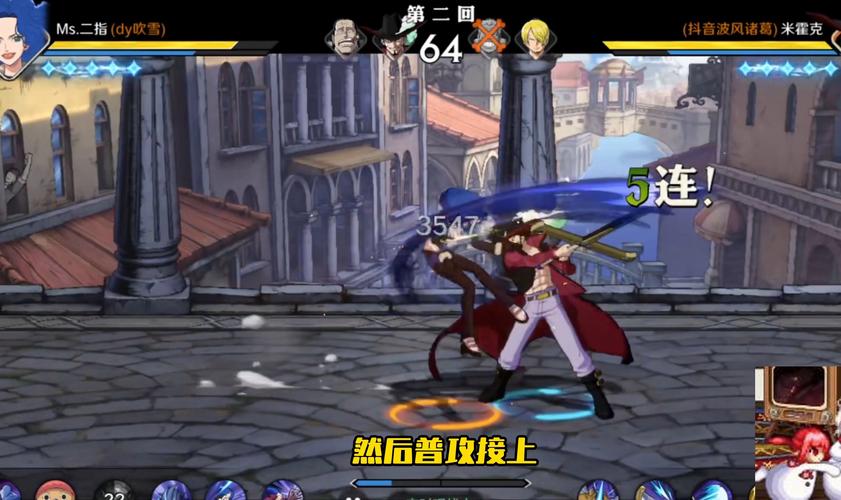Open the streamer's red-haired character overlay

[x=797, y=434]
